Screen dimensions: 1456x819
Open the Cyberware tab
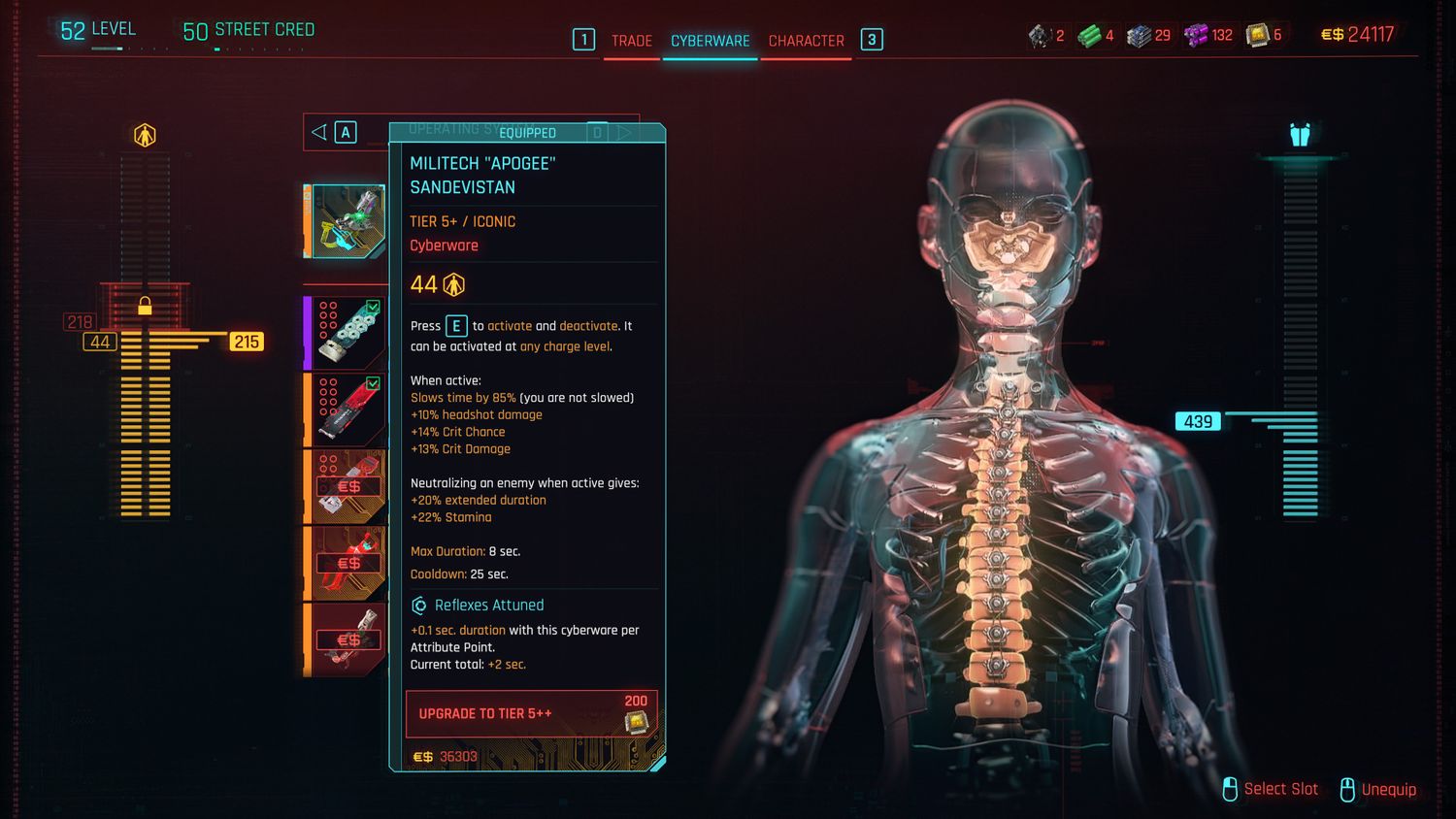710,41
